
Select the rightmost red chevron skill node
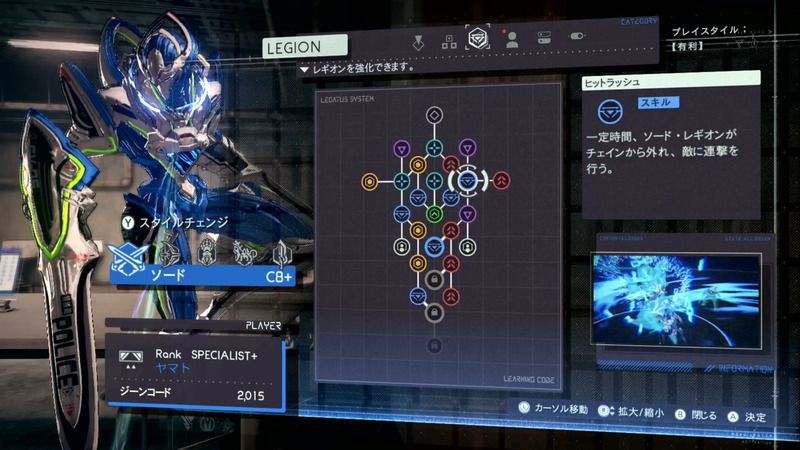click(x=500, y=181)
